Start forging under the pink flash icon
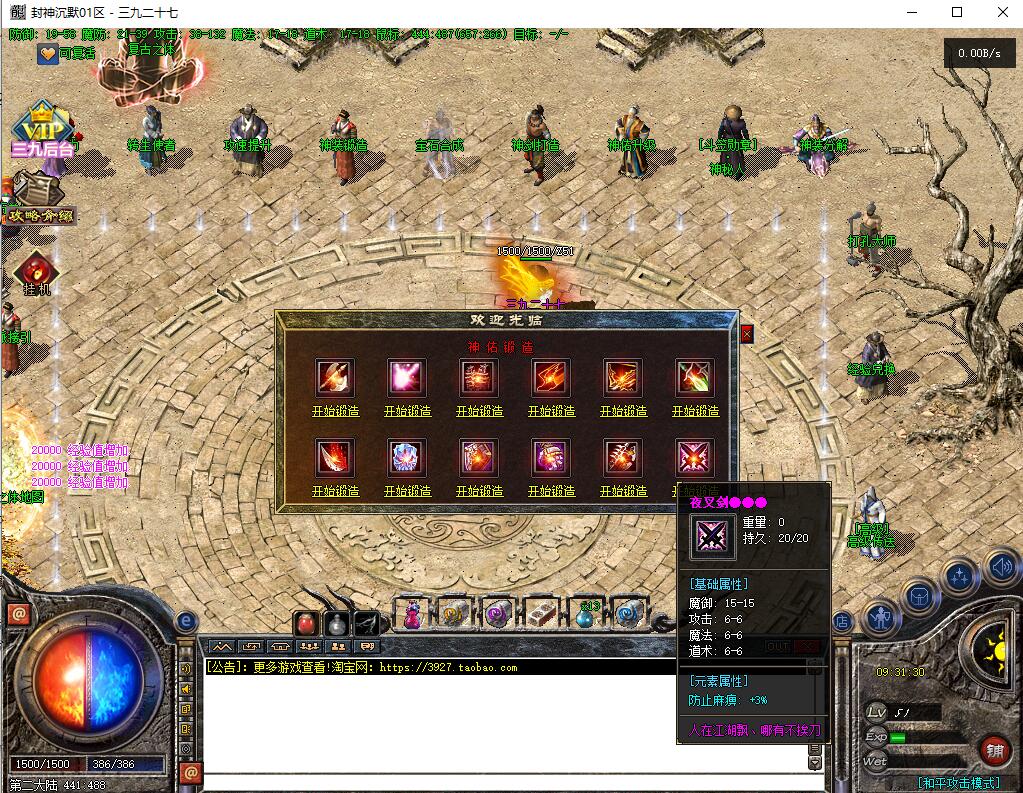This screenshot has width=1023, height=793. click(x=407, y=411)
